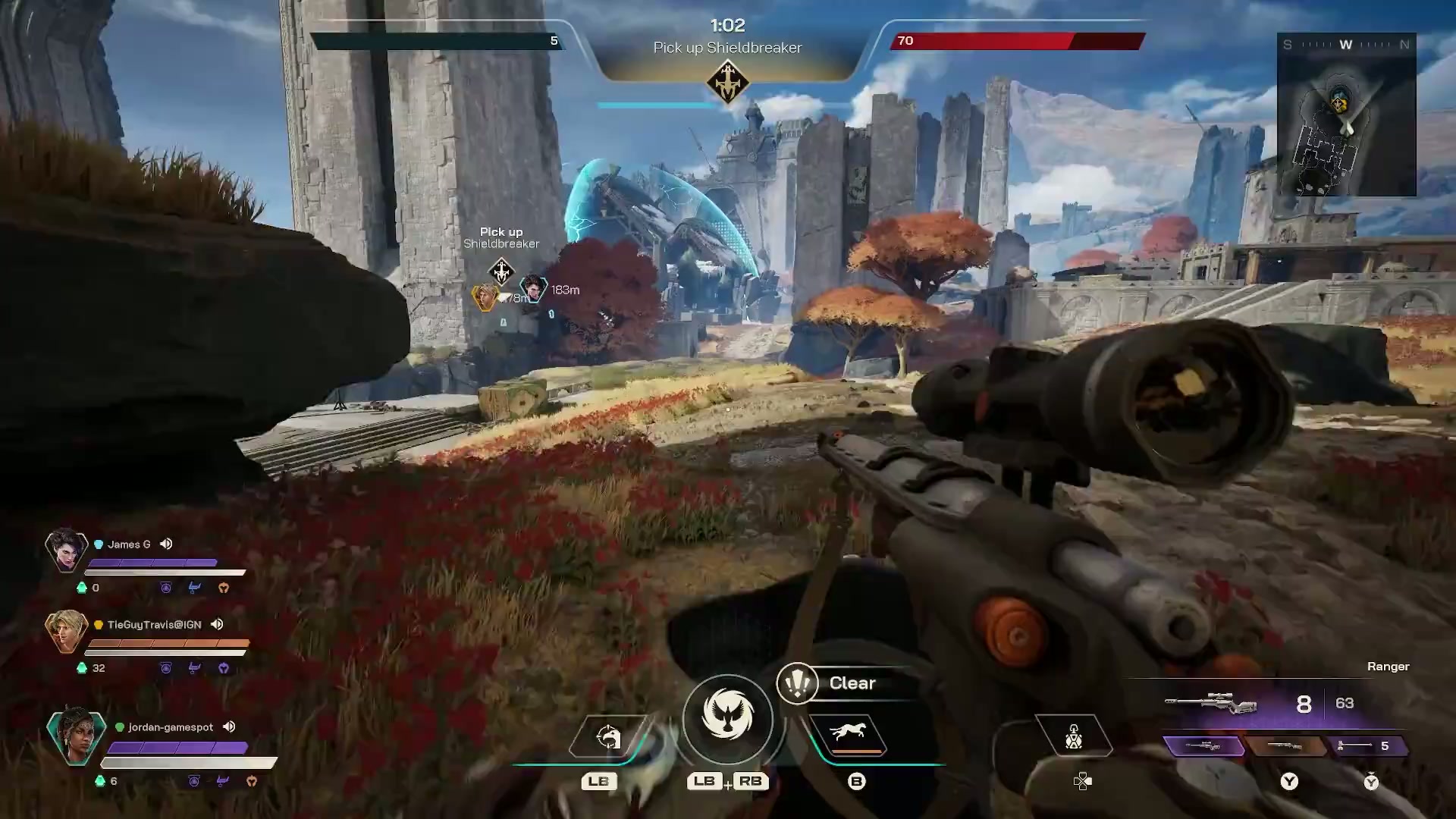Viewport: 1456px width, 819px height.
Task: Mute jordan-gamespot's voice chat
Action: (229, 726)
